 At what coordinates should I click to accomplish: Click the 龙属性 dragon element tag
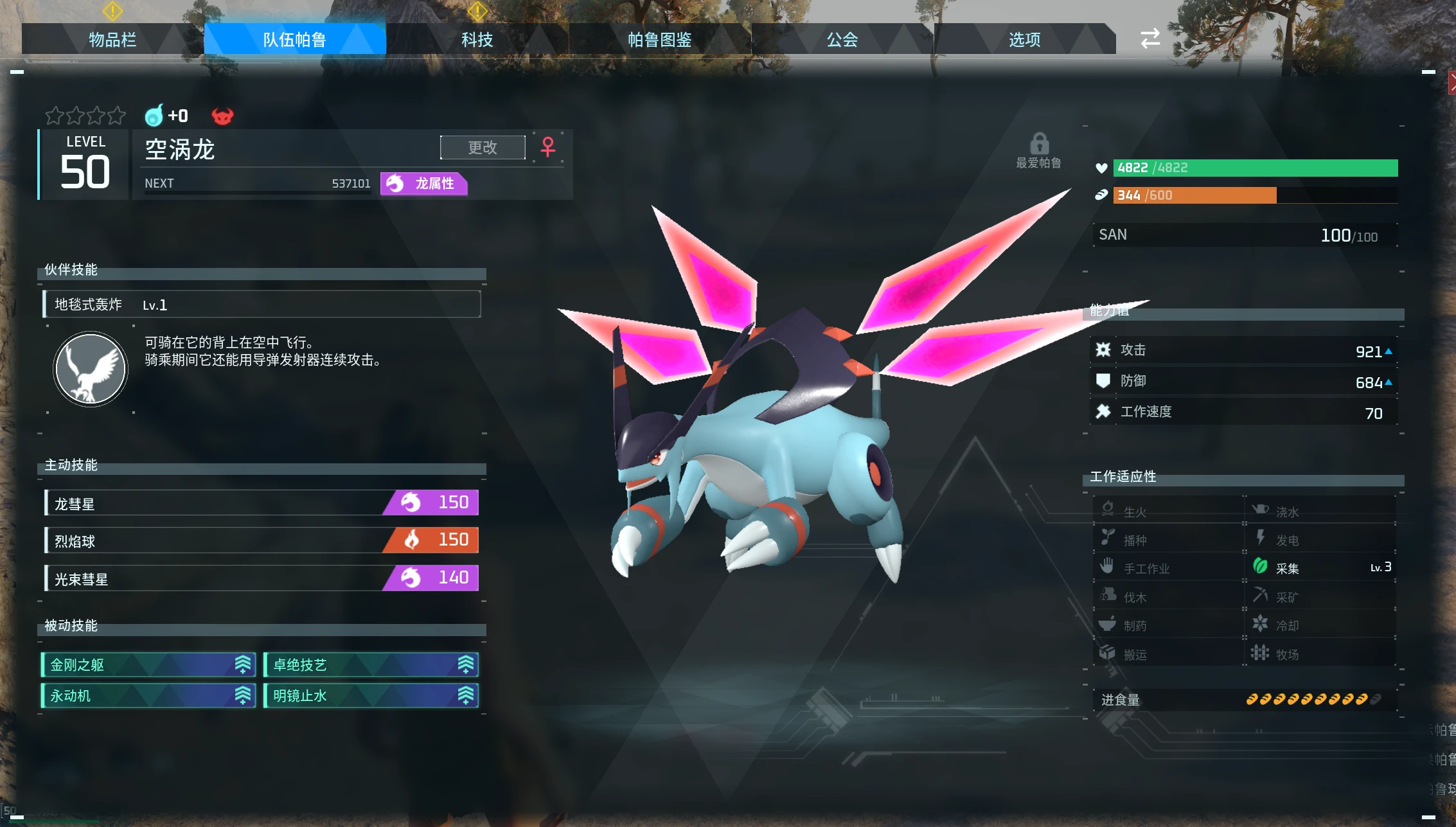pos(424,184)
